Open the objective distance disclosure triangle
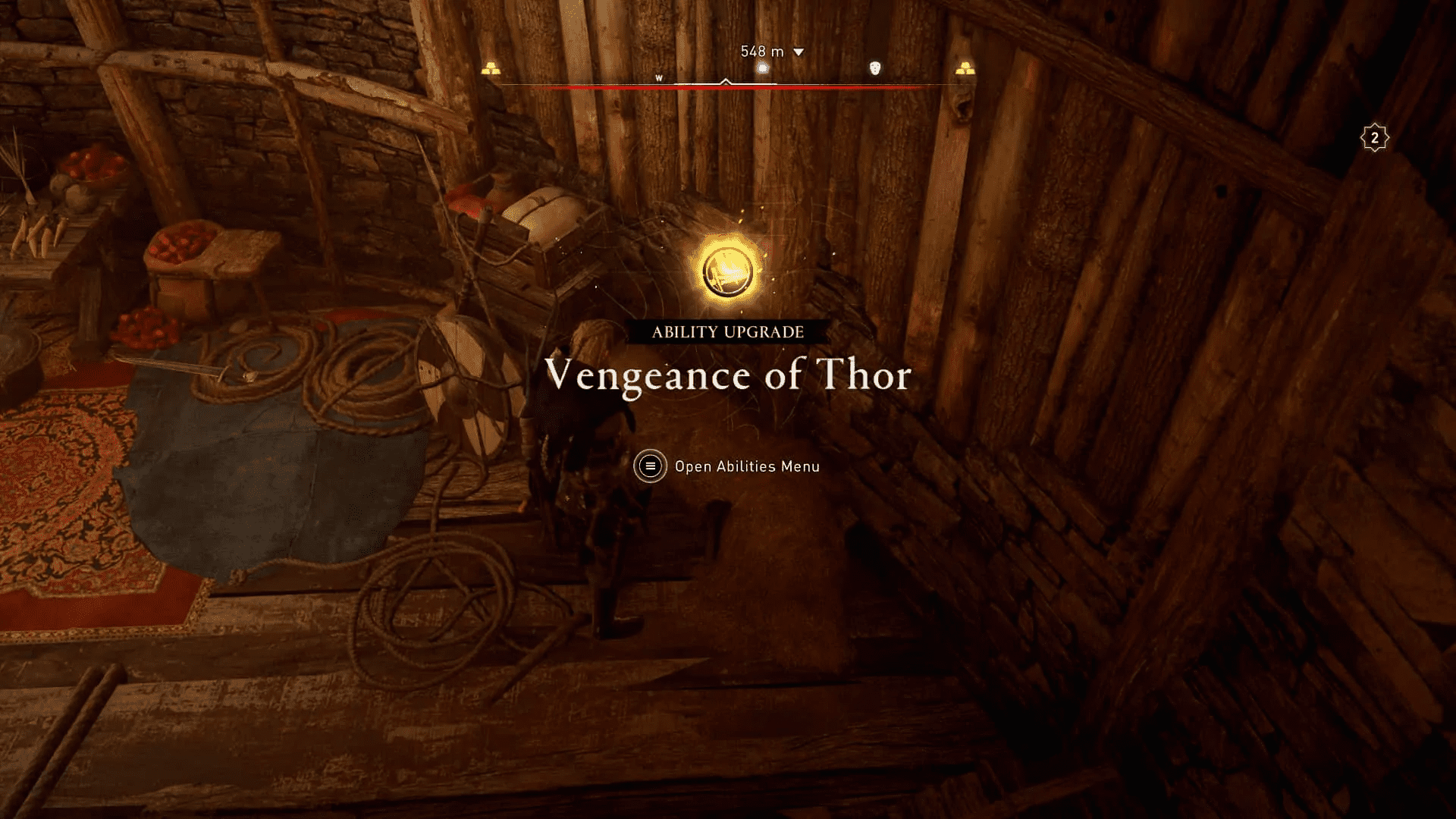This screenshot has height=819, width=1456. (x=797, y=53)
